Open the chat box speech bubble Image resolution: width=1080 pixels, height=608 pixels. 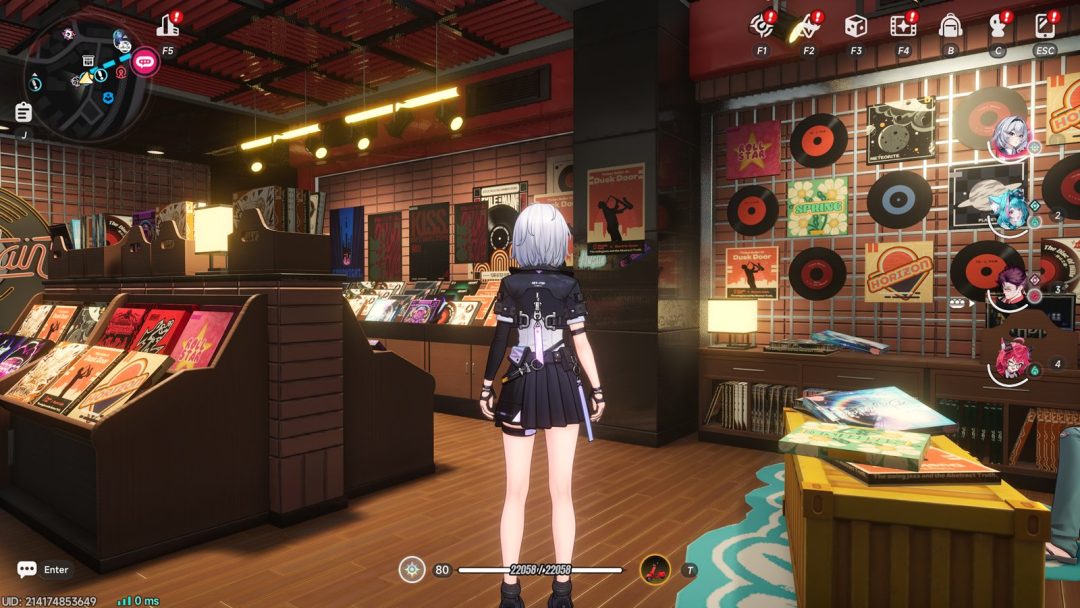pos(27,569)
